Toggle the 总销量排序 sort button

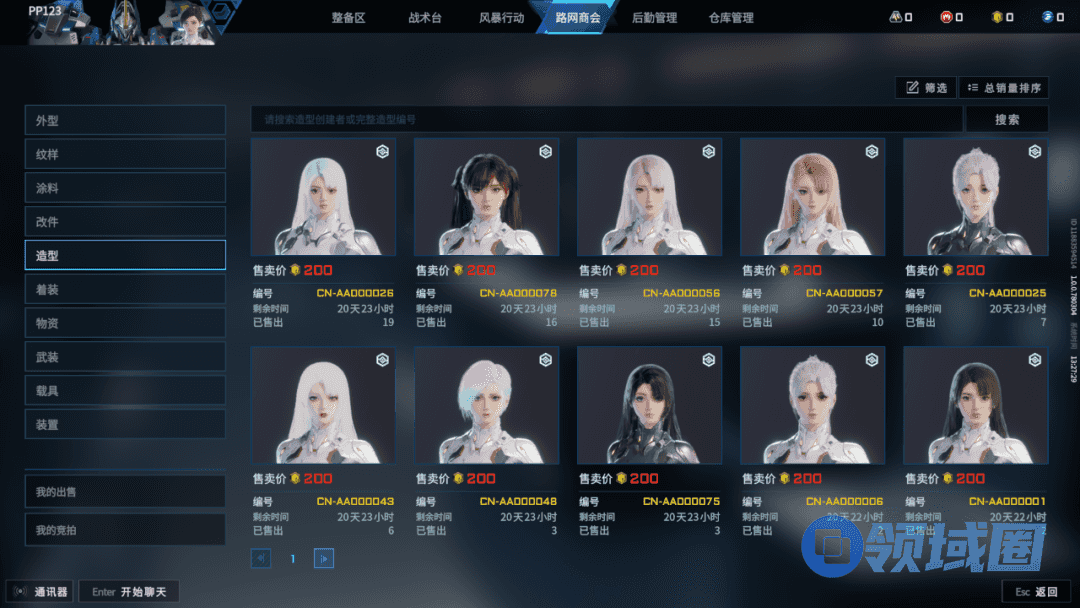(x=1004, y=88)
